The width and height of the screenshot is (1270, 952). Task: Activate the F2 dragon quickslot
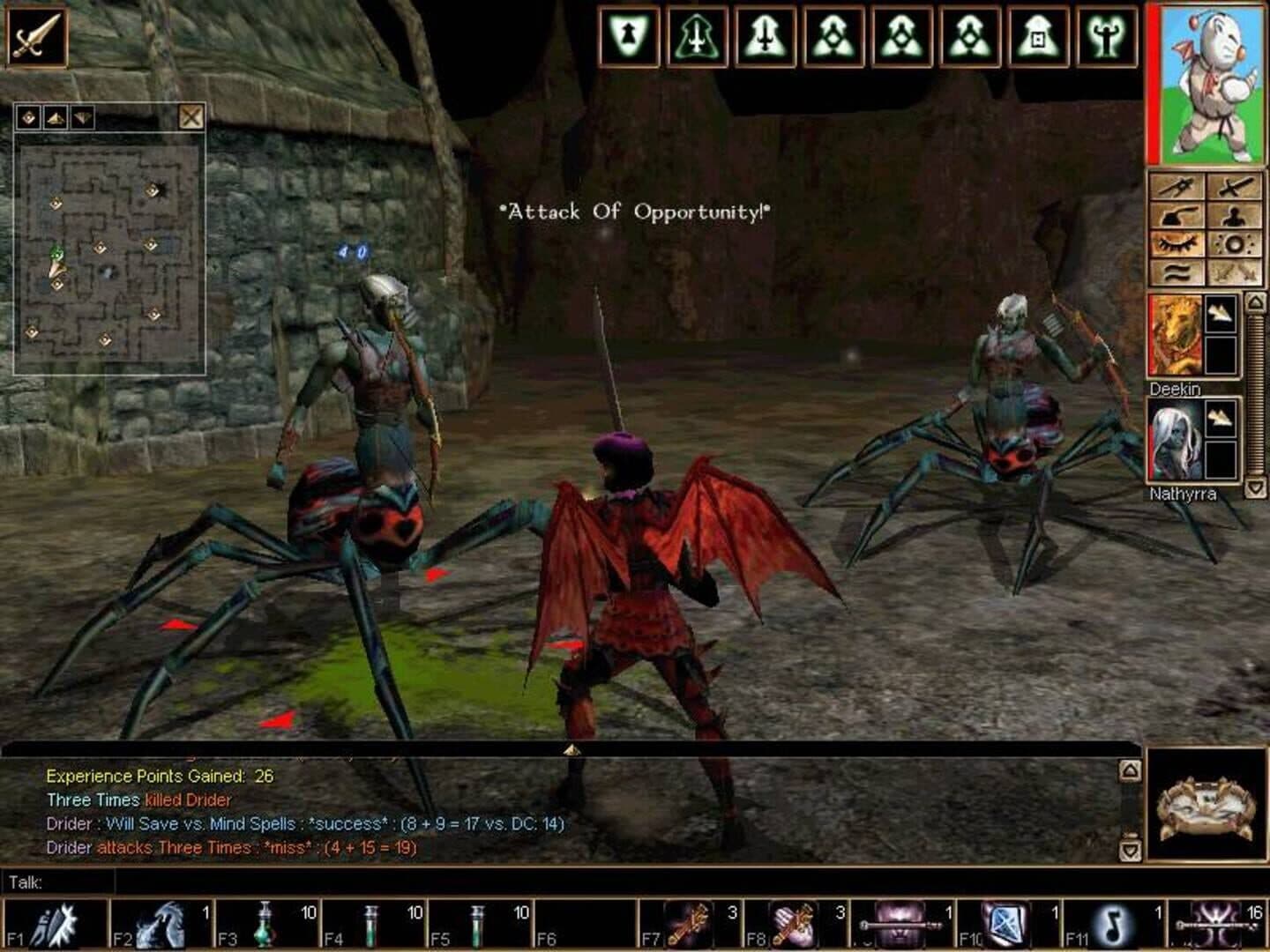pyautogui.click(x=159, y=924)
